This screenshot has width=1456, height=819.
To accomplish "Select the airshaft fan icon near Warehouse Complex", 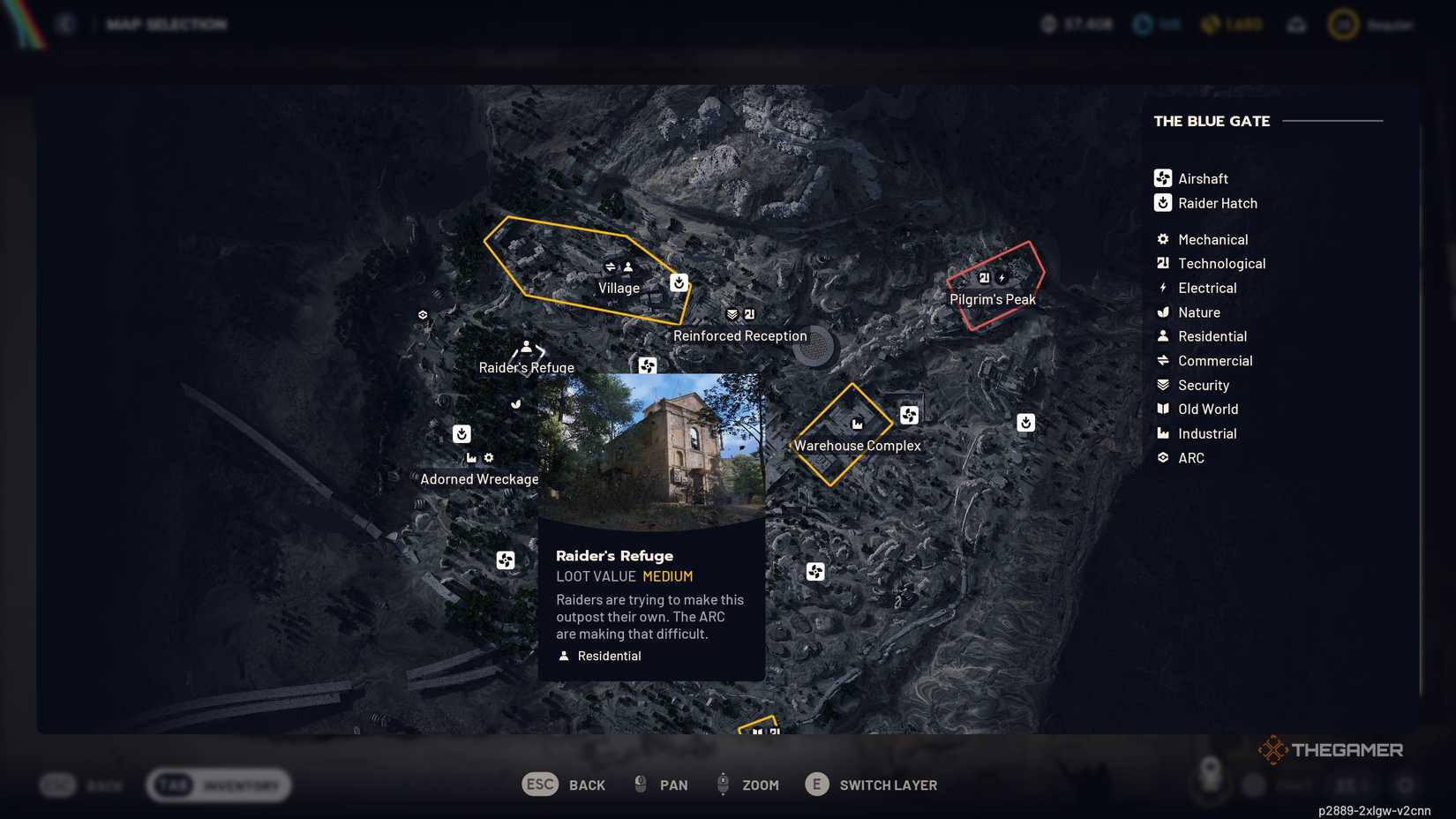I will 908,415.
